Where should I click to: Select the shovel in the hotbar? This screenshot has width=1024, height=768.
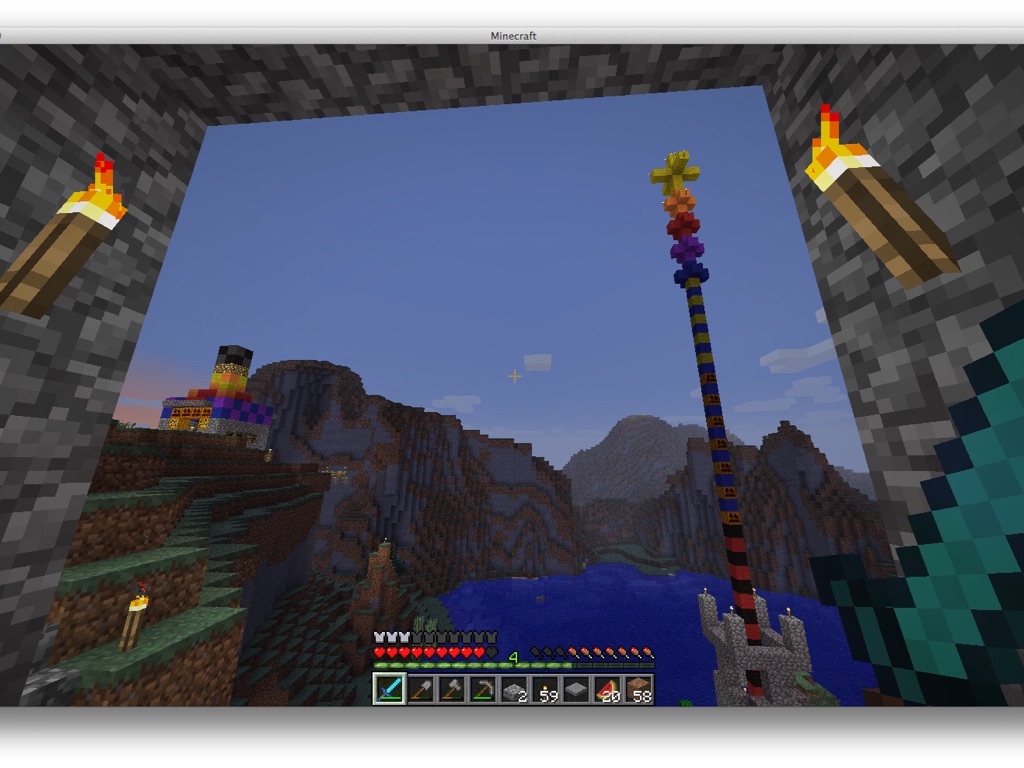click(x=421, y=689)
